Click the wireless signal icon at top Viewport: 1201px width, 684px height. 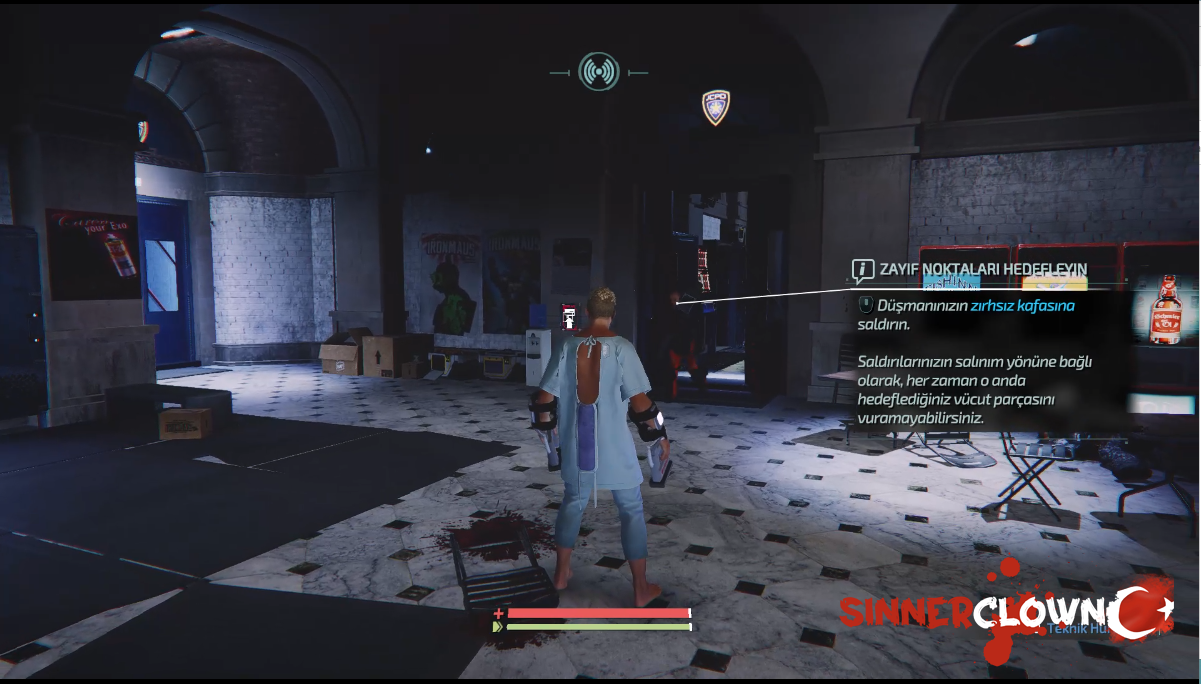click(598, 72)
